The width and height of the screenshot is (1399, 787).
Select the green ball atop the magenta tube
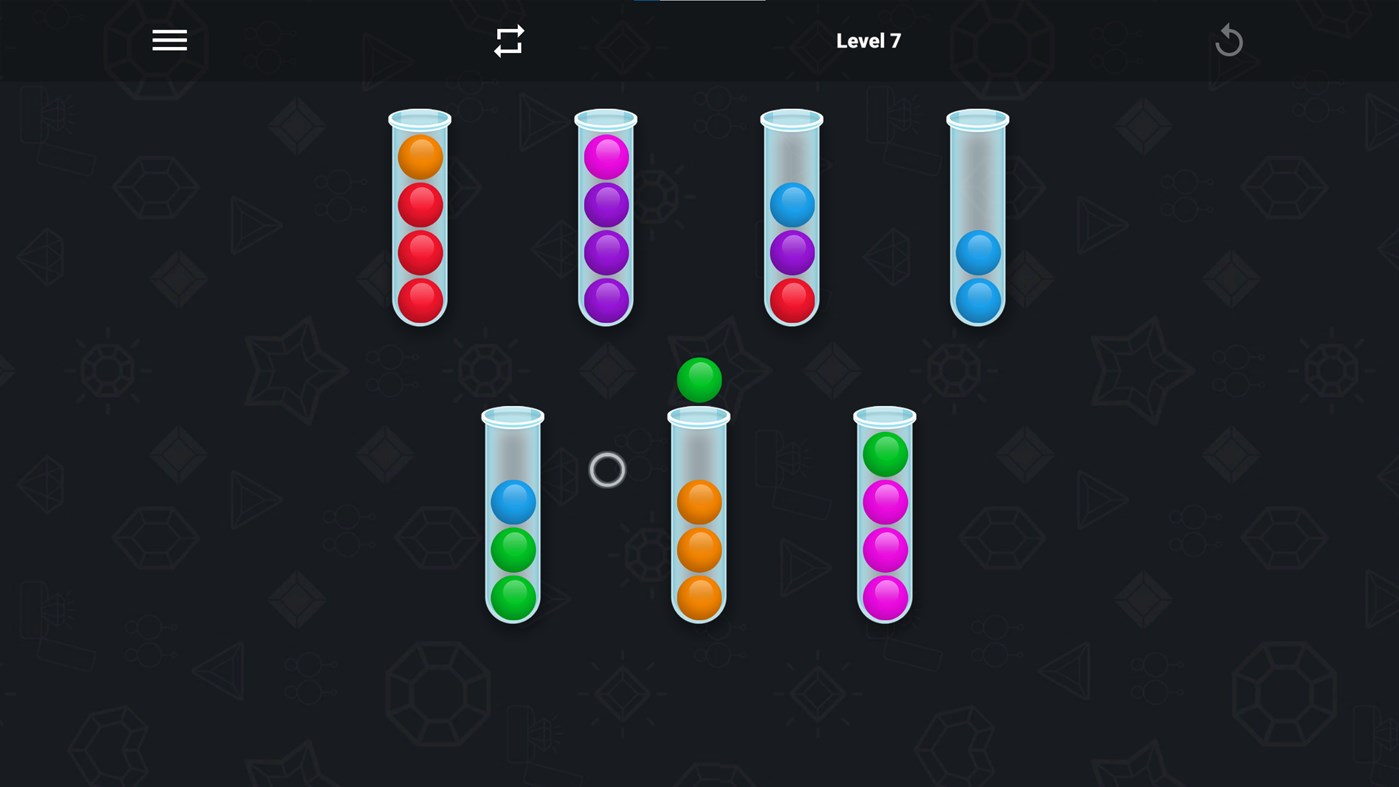(884, 453)
